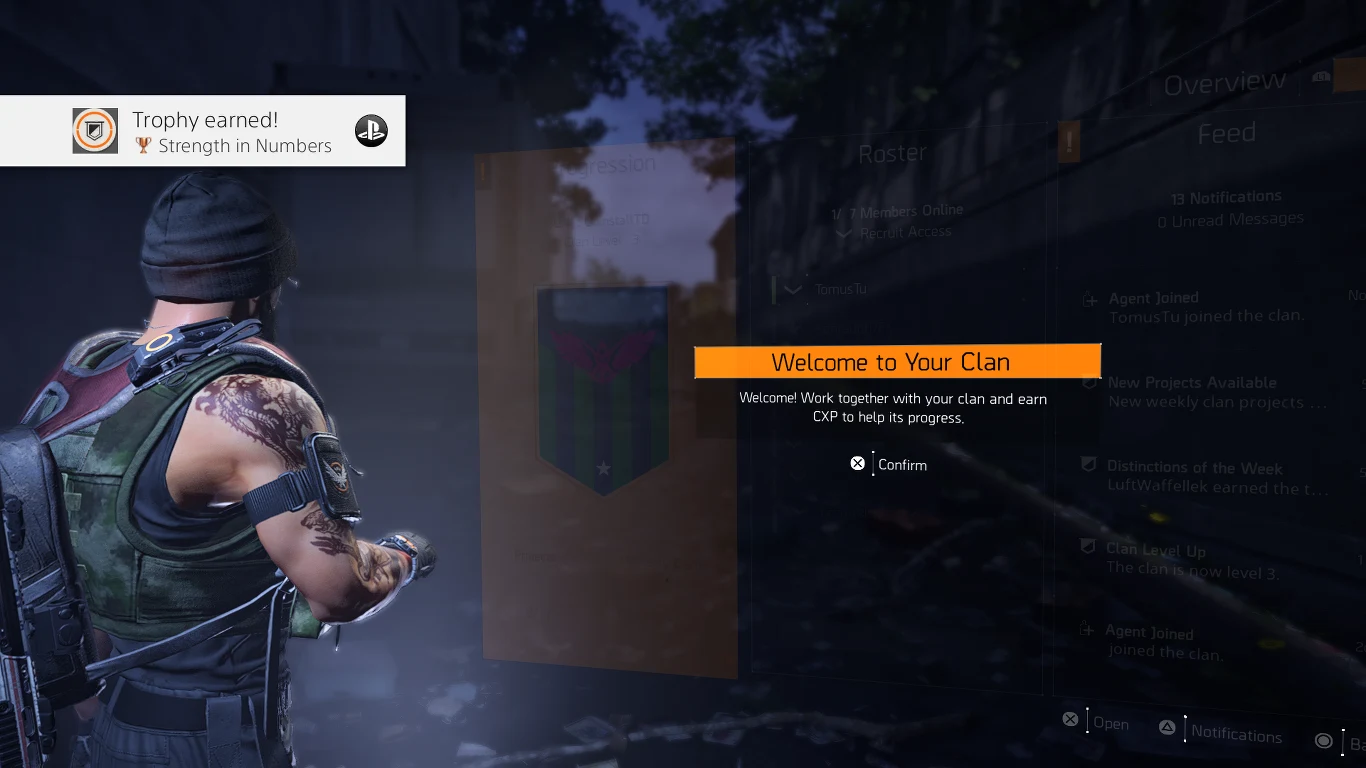This screenshot has width=1366, height=768.
Task: Switch to the Overview tab
Action: [x=1224, y=82]
